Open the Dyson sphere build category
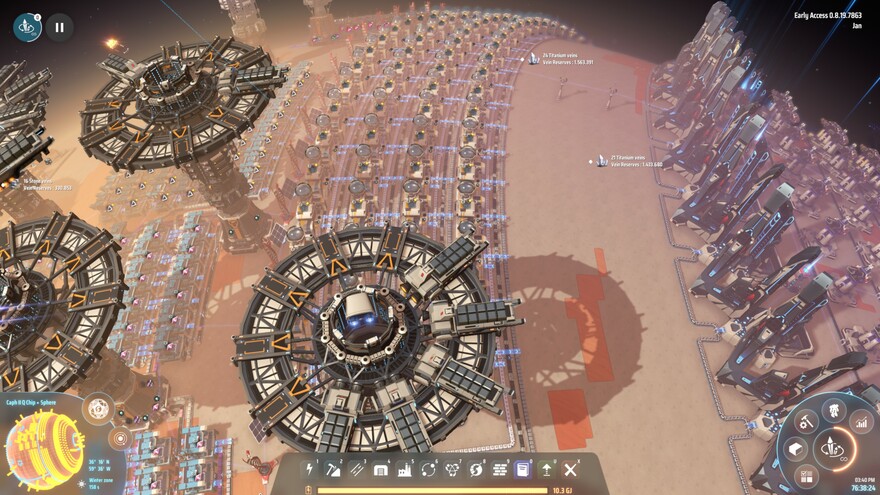This screenshot has height=495, width=880. [x=476, y=468]
